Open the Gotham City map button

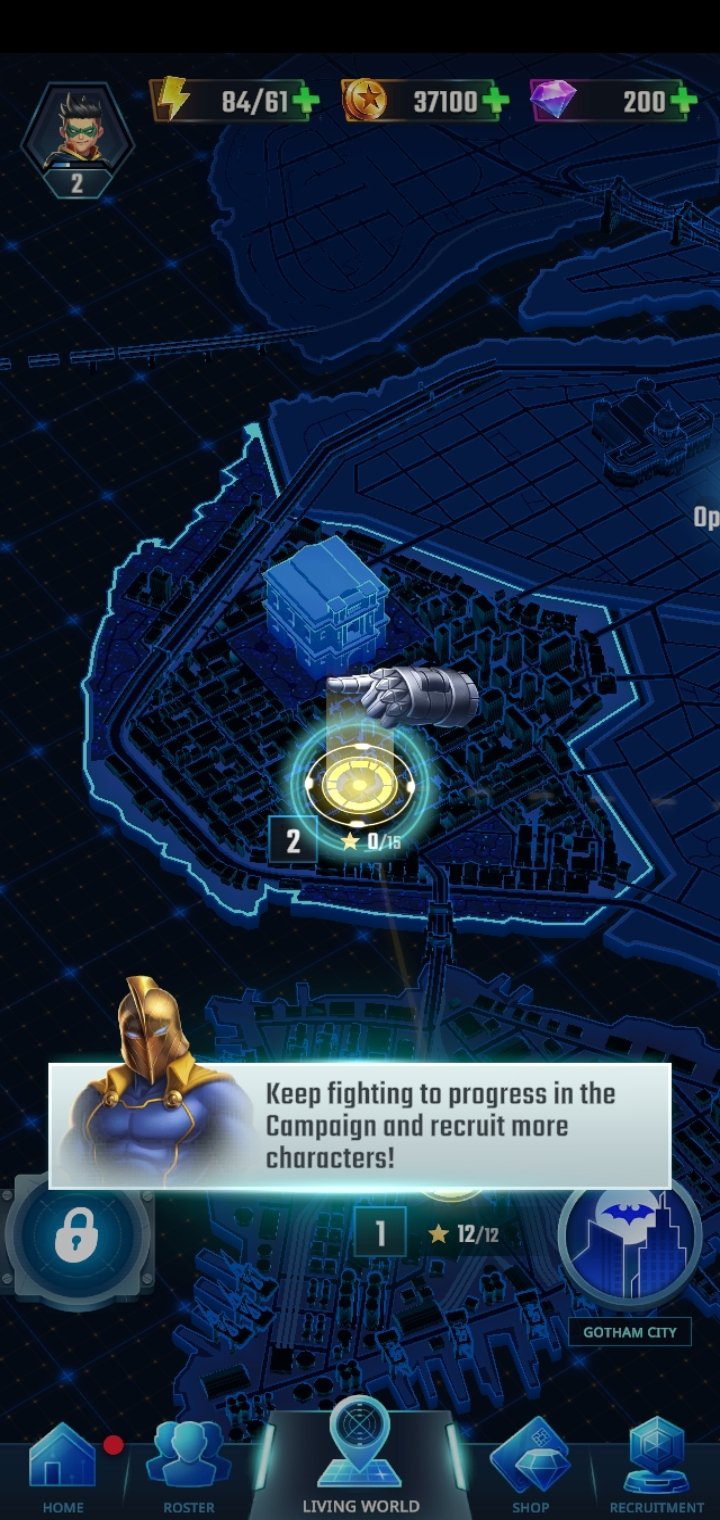click(629, 1243)
